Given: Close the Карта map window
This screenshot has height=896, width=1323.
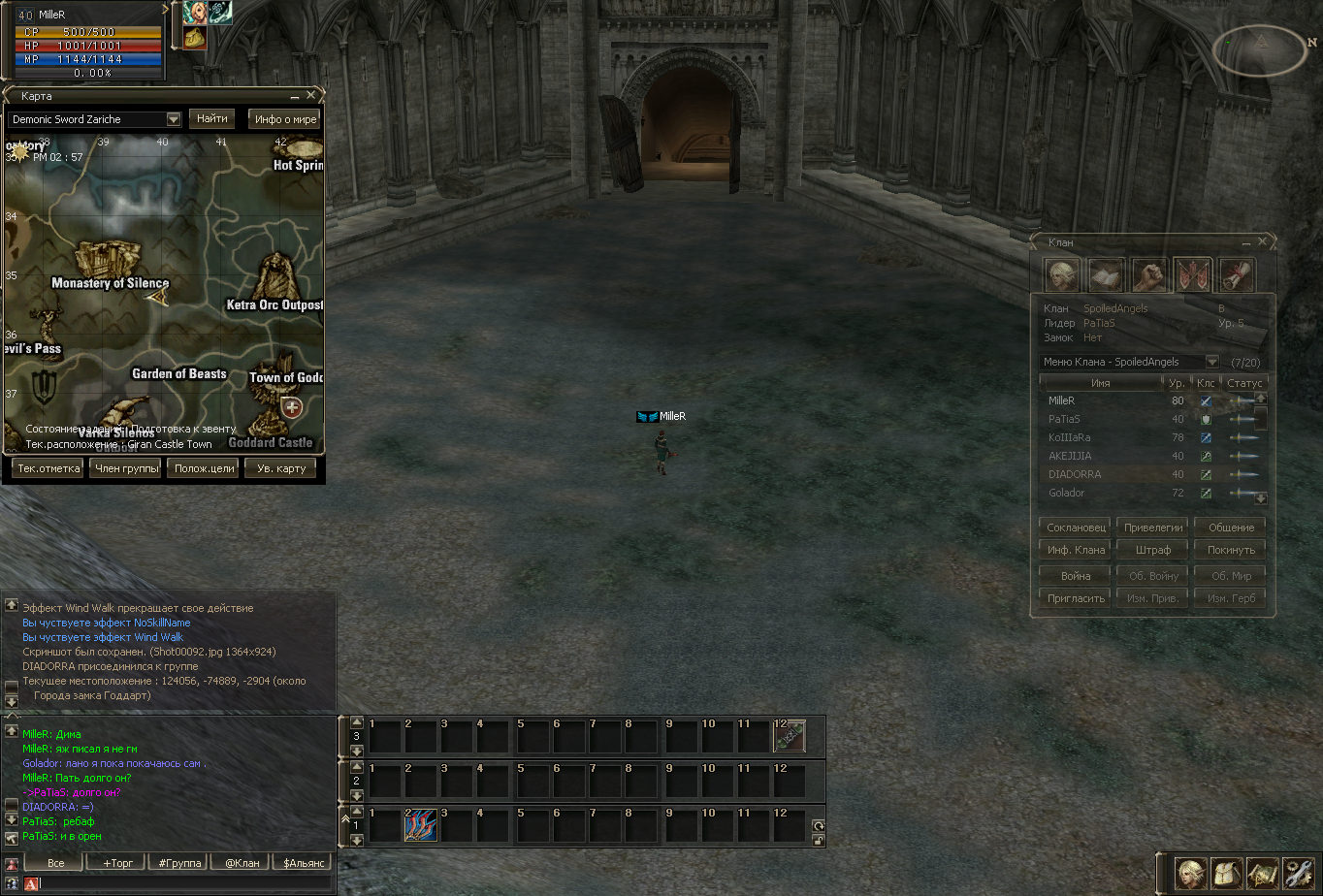Looking at the screenshot, I should pos(310,96).
